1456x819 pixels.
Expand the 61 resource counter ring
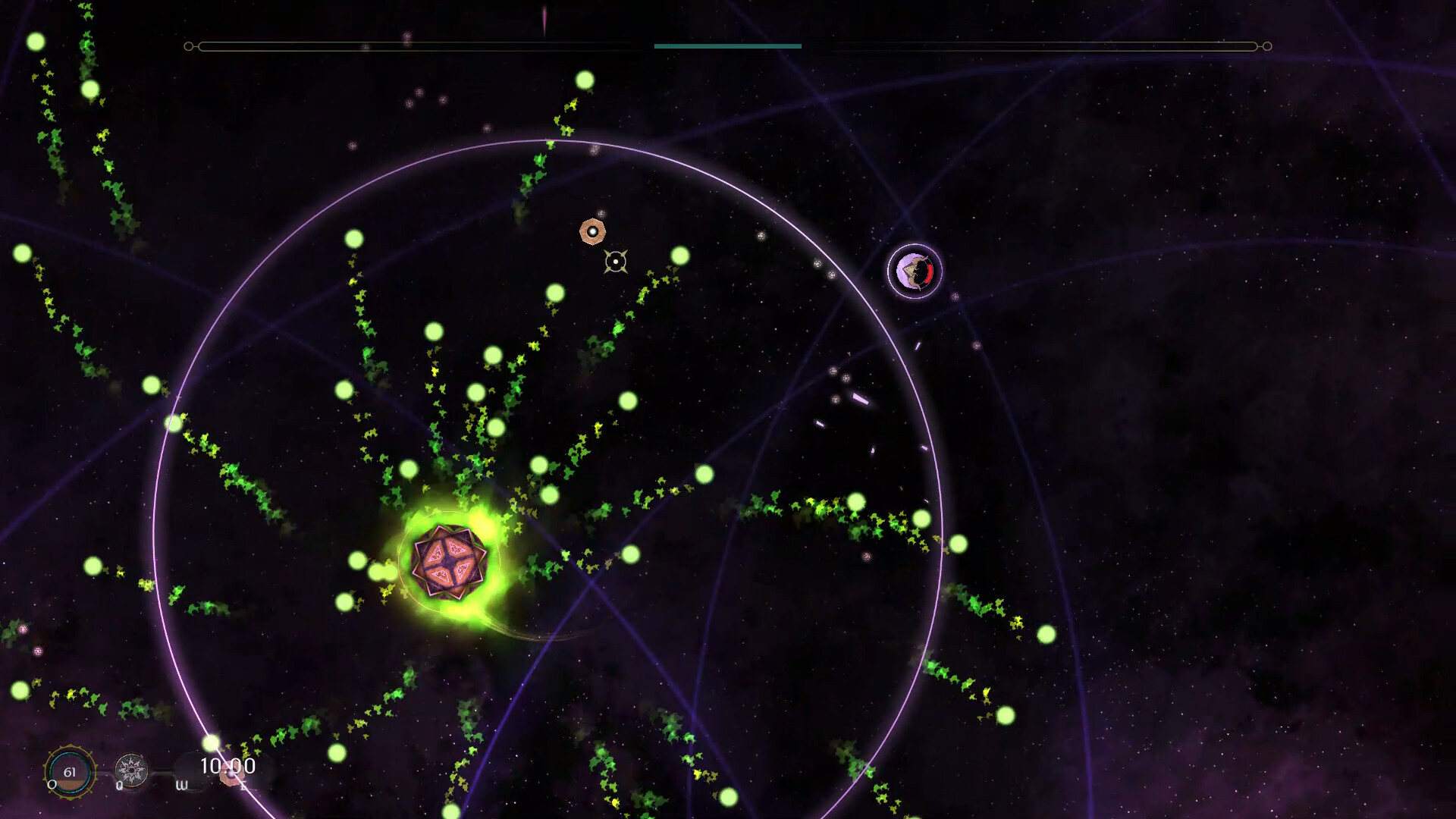click(x=71, y=771)
